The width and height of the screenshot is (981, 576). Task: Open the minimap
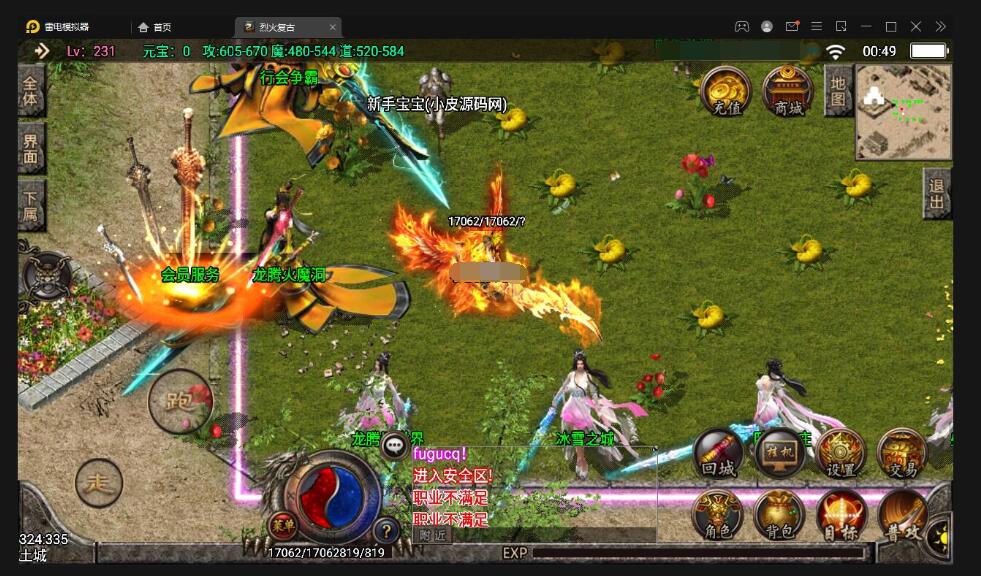903,112
